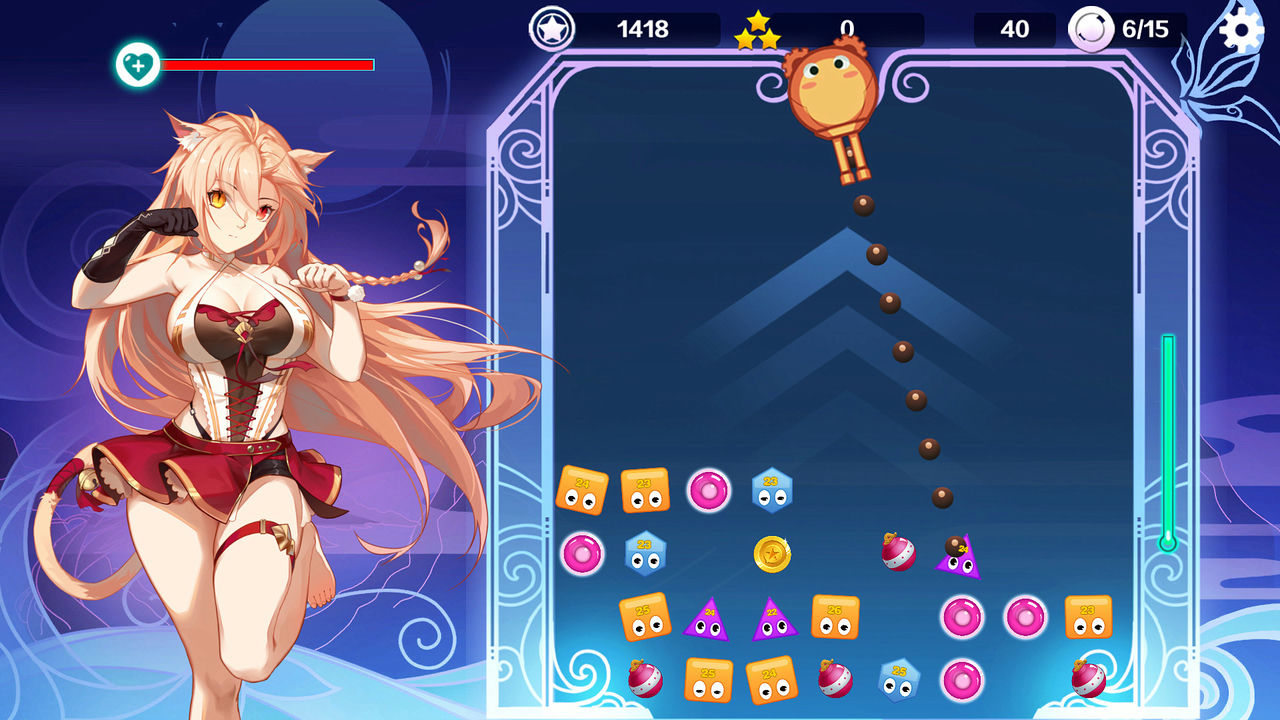Screen dimensions: 1280x720
Task: Click the orange square block numbered 26
Action: [x=834, y=616]
